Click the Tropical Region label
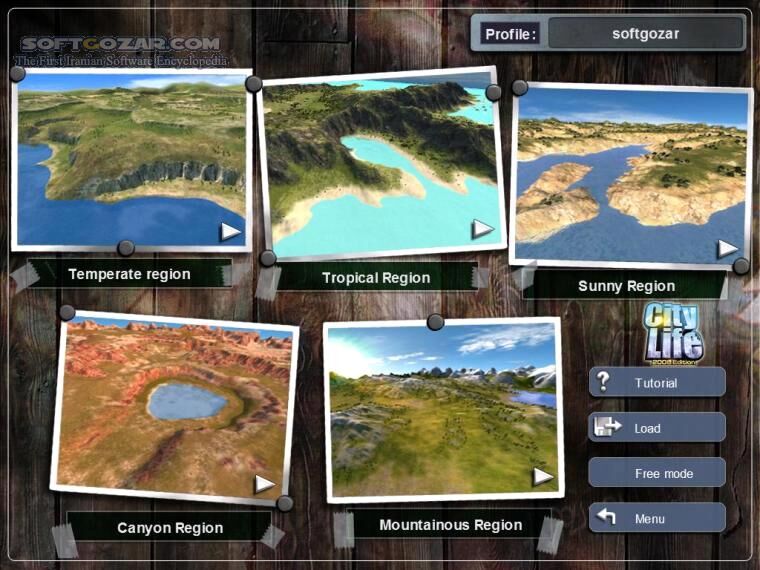760x570 pixels. click(376, 278)
